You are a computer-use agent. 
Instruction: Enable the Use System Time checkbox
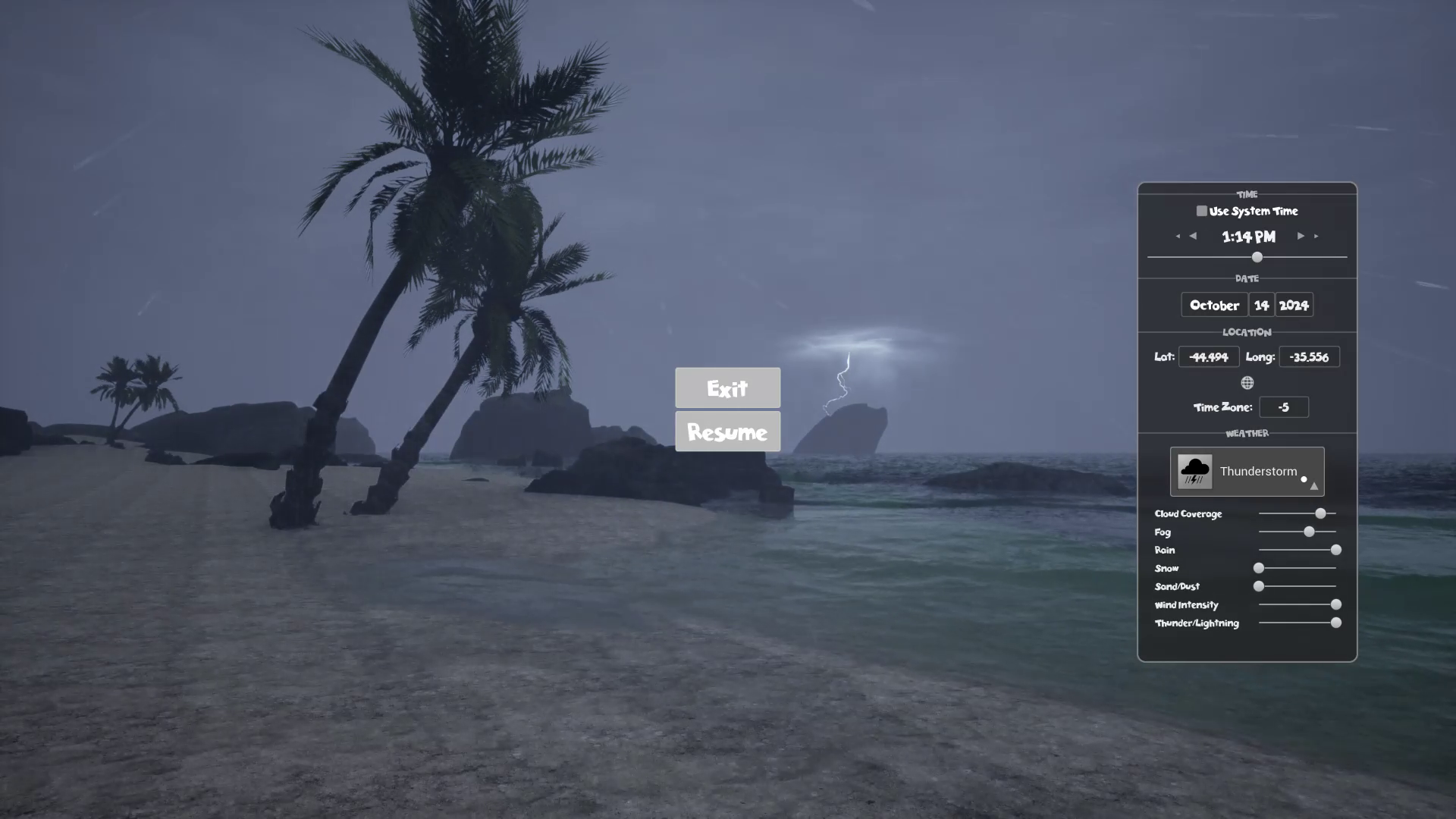pyautogui.click(x=1201, y=211)
